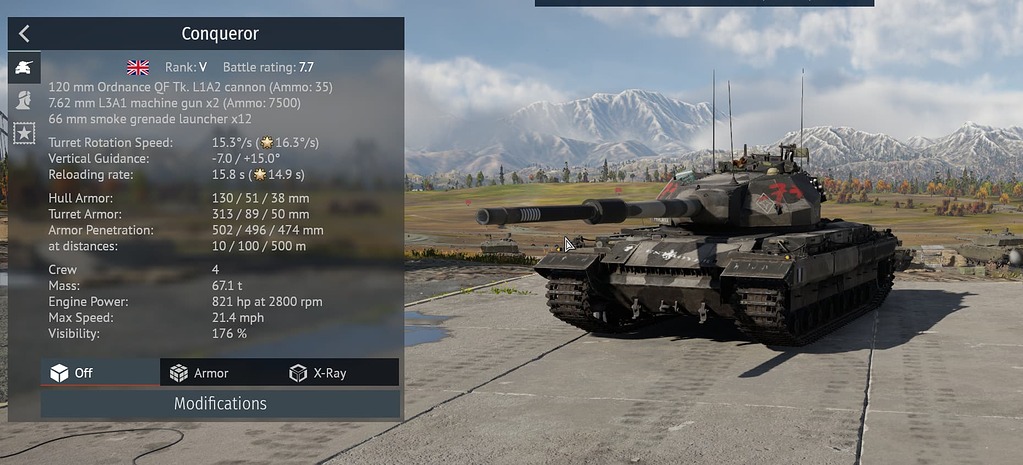Show the Armor view mode
This screenshot has height=465, width=1023.
[219, 373]
